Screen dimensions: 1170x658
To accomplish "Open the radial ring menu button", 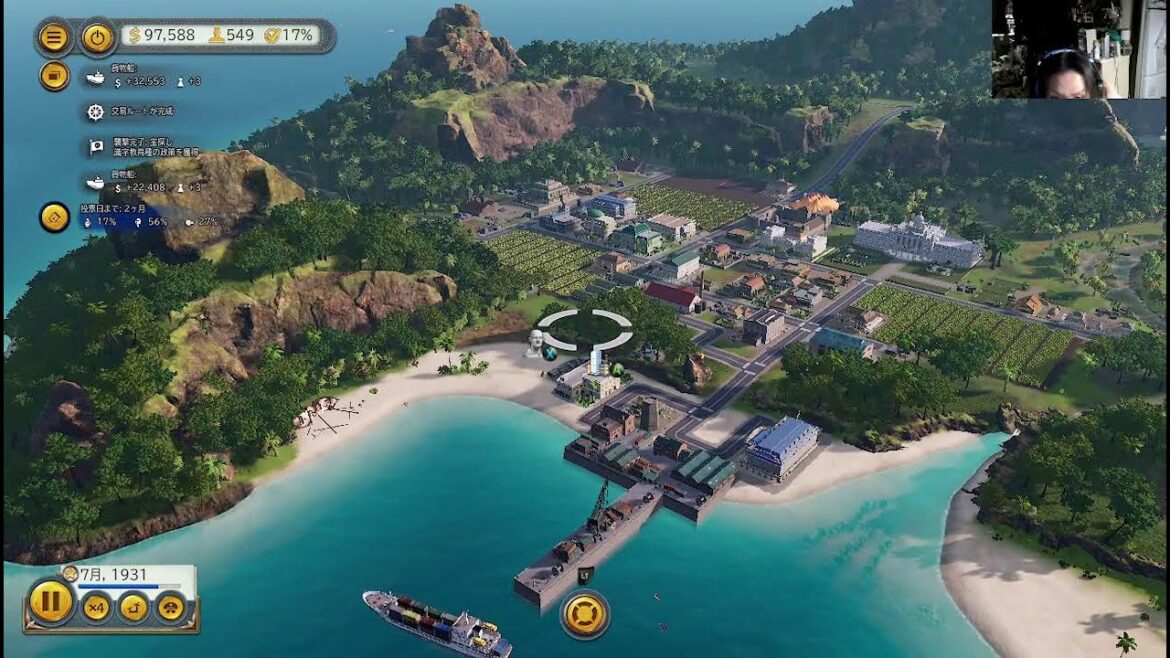I will click(x=584, y=613).
